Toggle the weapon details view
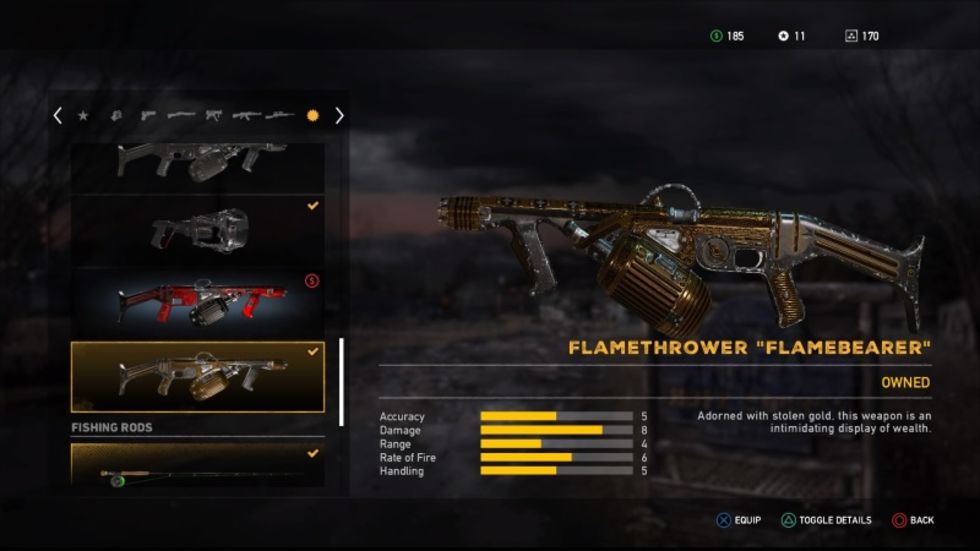Viewport: 980px width, 551px height. pyautogui.click(x=826, y=520)
